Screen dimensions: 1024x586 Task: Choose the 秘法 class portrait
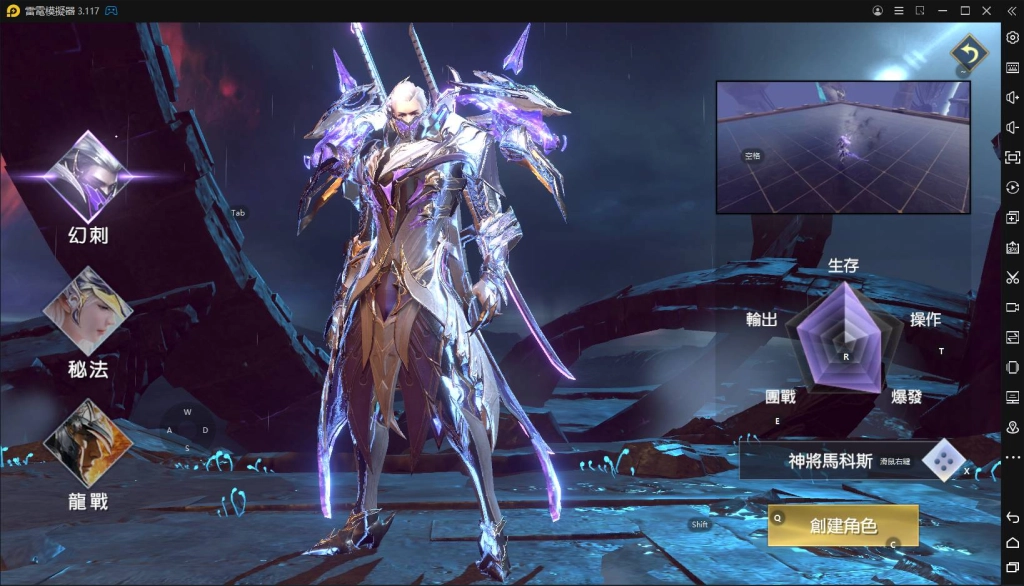point(88,310)
